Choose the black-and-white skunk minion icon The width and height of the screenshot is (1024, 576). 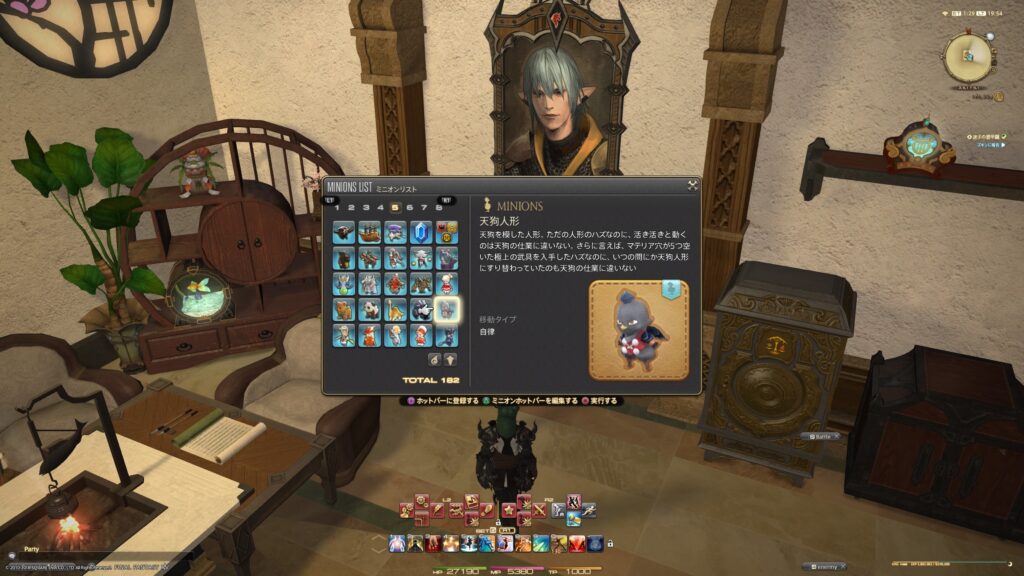421,310
